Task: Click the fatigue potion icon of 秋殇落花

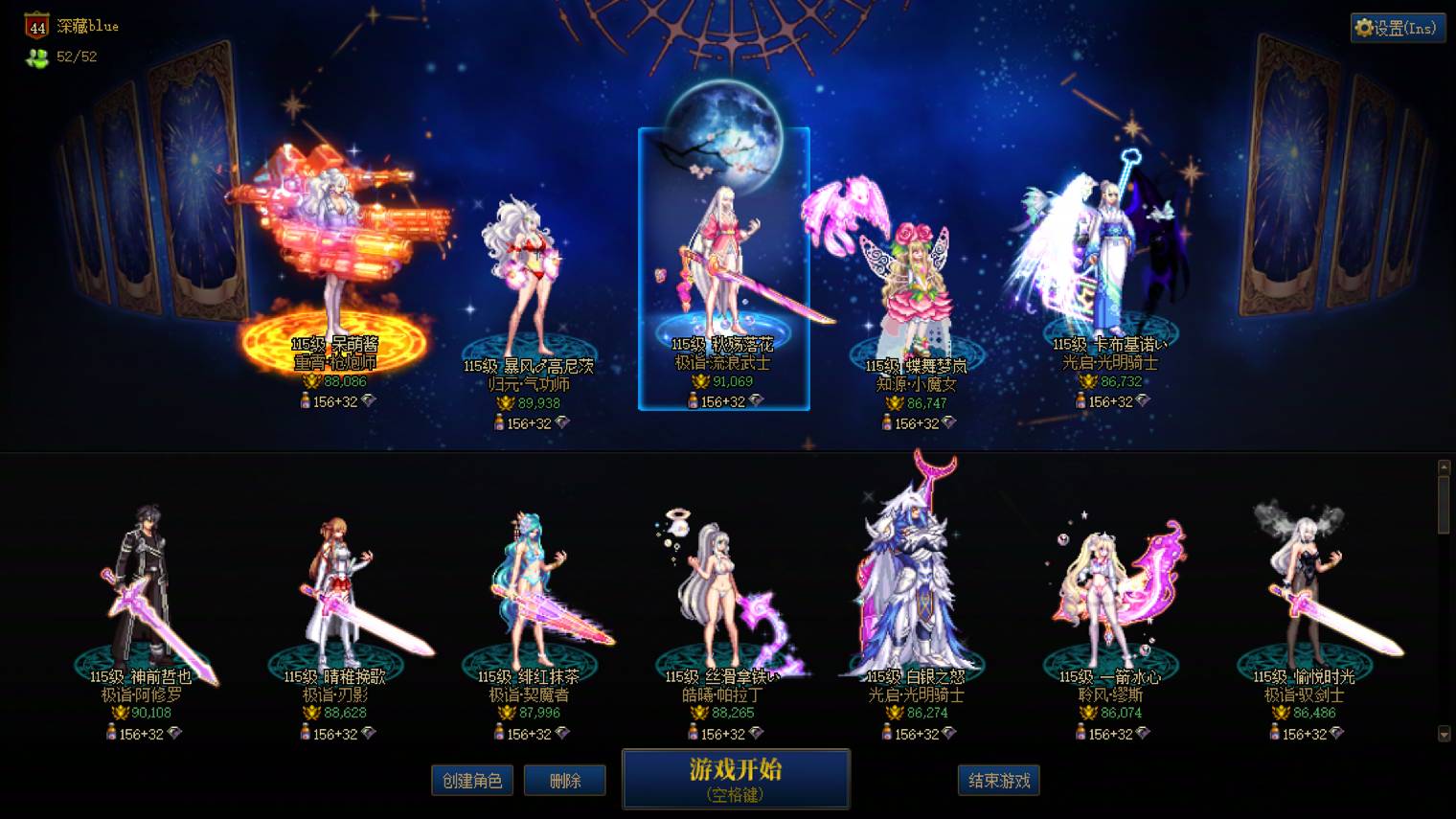Action: [x=692, y=403]
